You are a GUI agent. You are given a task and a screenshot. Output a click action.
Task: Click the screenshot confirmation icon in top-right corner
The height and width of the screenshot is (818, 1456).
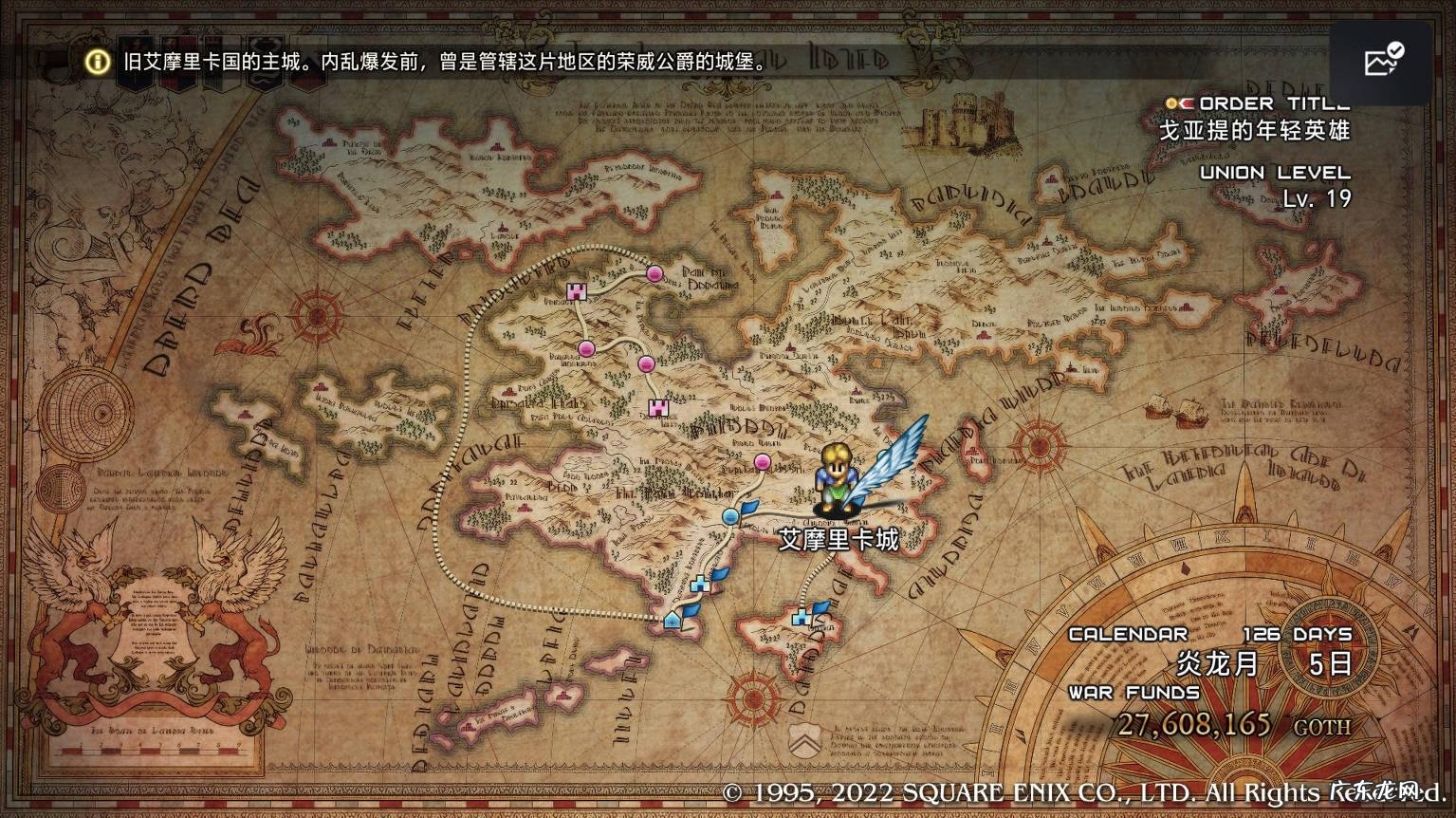[x=1382, y=59]
